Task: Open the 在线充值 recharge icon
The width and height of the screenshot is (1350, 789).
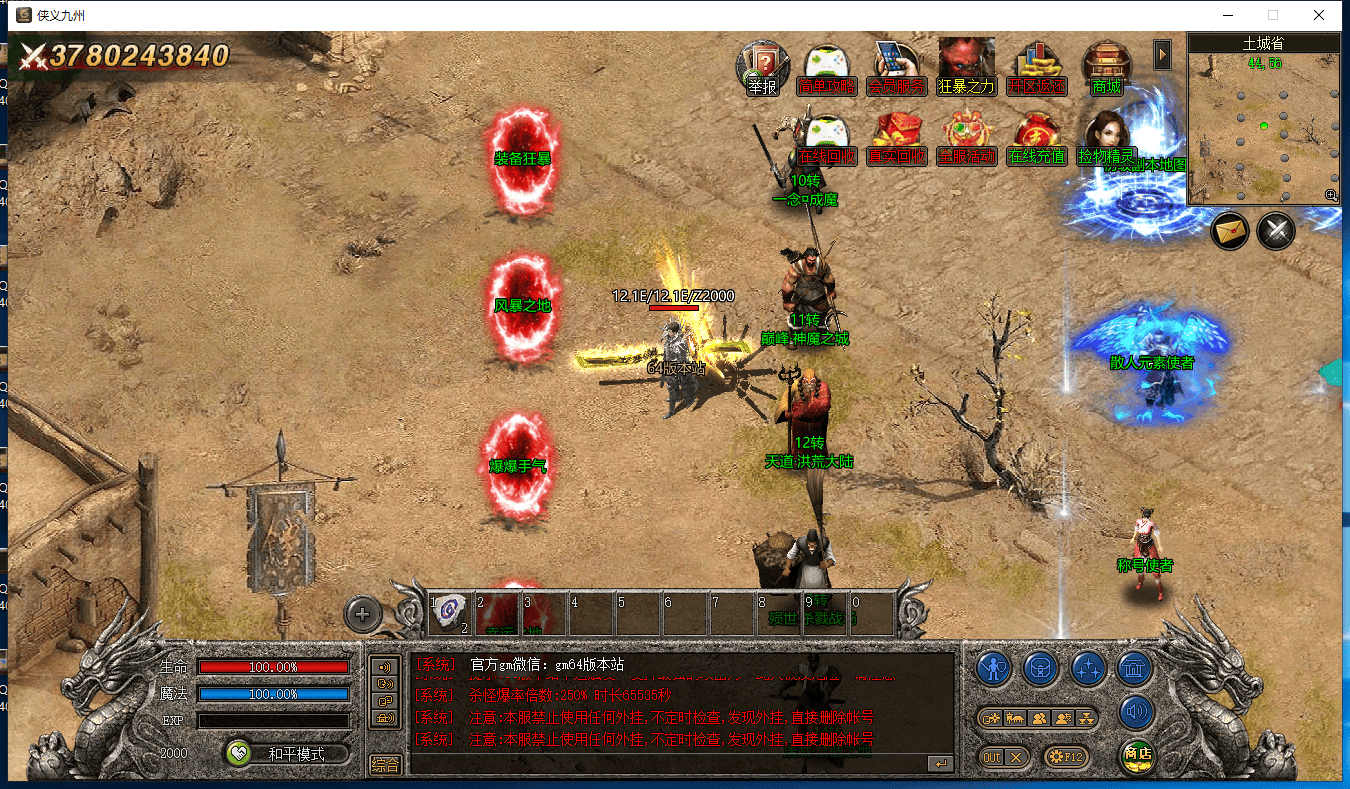Action: (x=1037, y=138)
